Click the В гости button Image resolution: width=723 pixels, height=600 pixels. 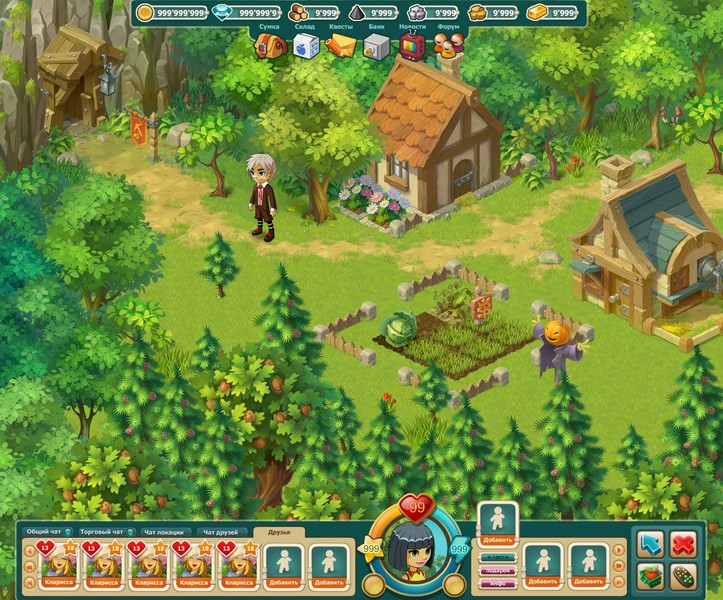click(497, 557)
